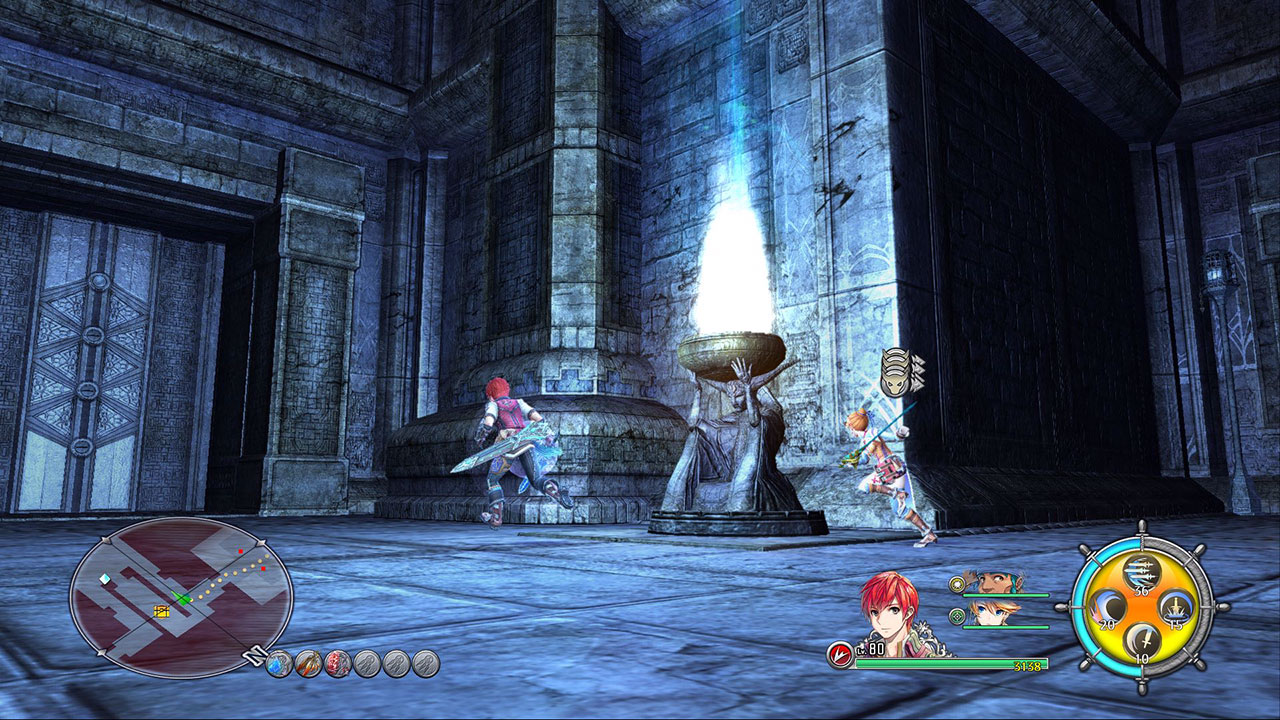
Task: Activate the bottom sword skill costing 10
Action: click(1141, 641)
